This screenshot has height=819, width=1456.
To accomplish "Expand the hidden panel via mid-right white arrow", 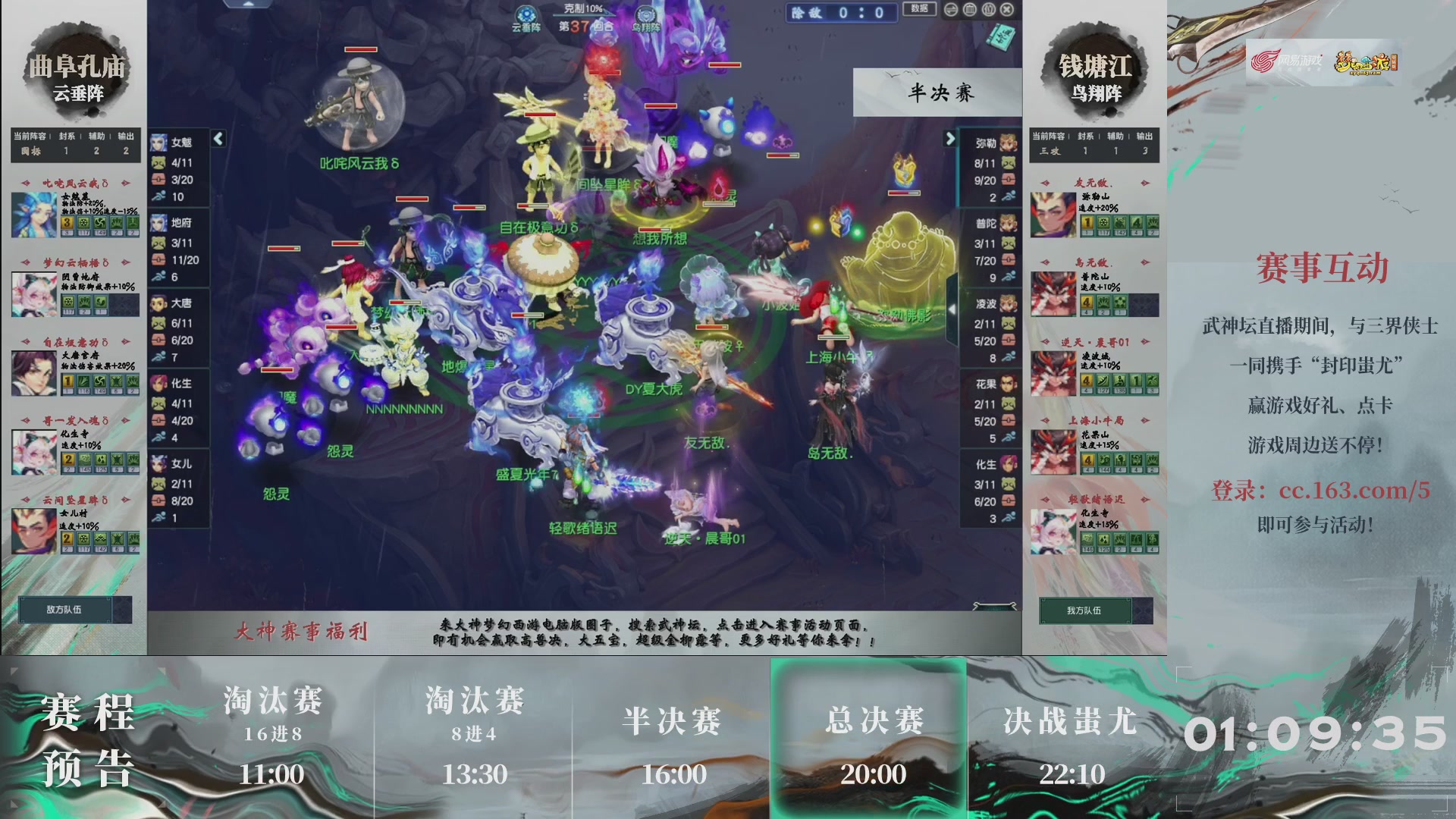I will point(954,311).
